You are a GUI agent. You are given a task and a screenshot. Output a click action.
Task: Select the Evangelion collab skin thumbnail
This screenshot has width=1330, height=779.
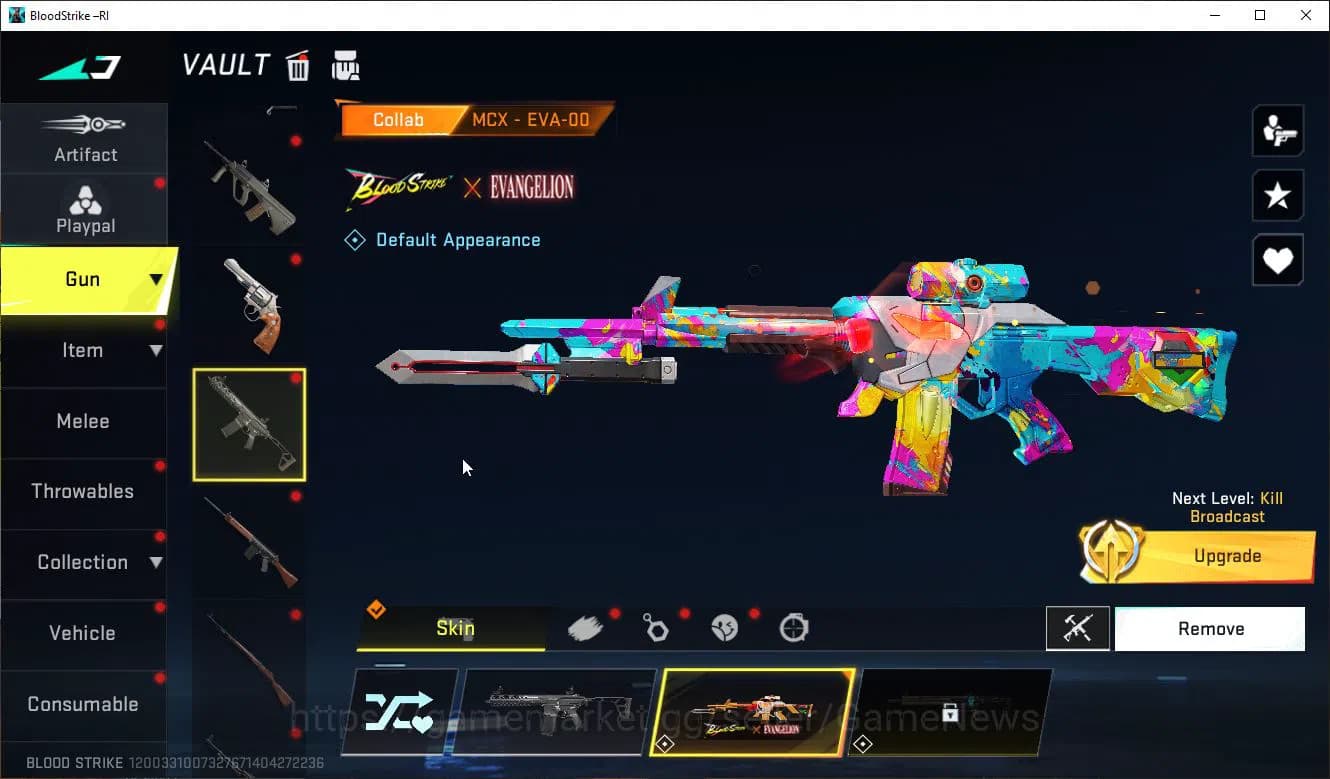[x=753, y=712]
